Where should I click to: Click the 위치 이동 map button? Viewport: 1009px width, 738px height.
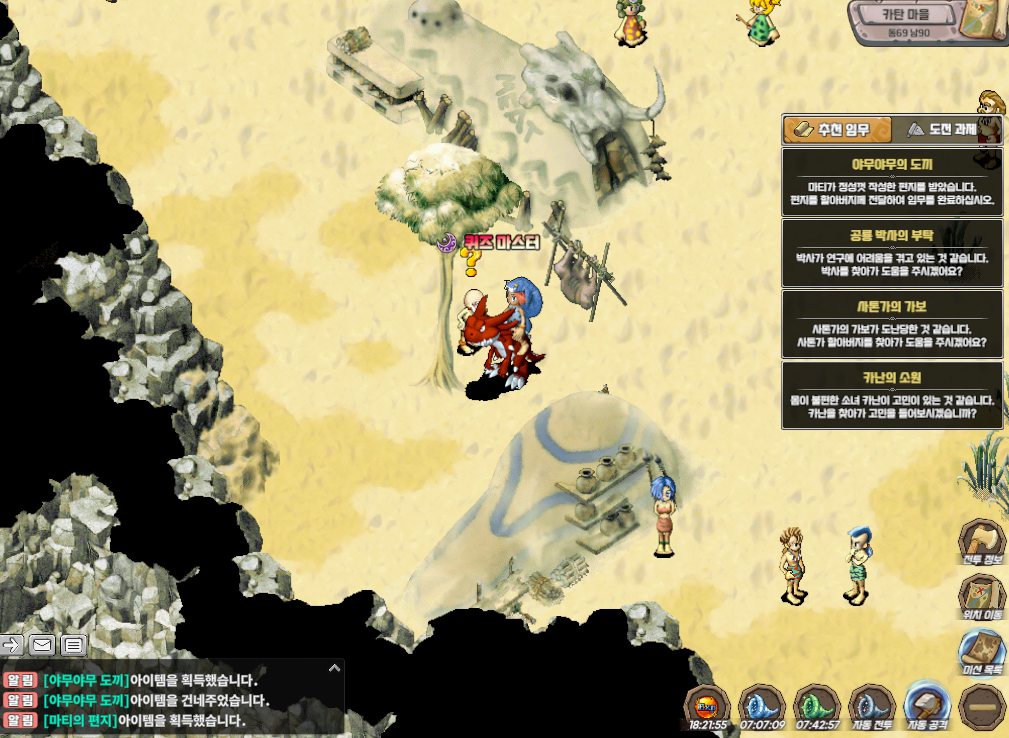(982, 597)
